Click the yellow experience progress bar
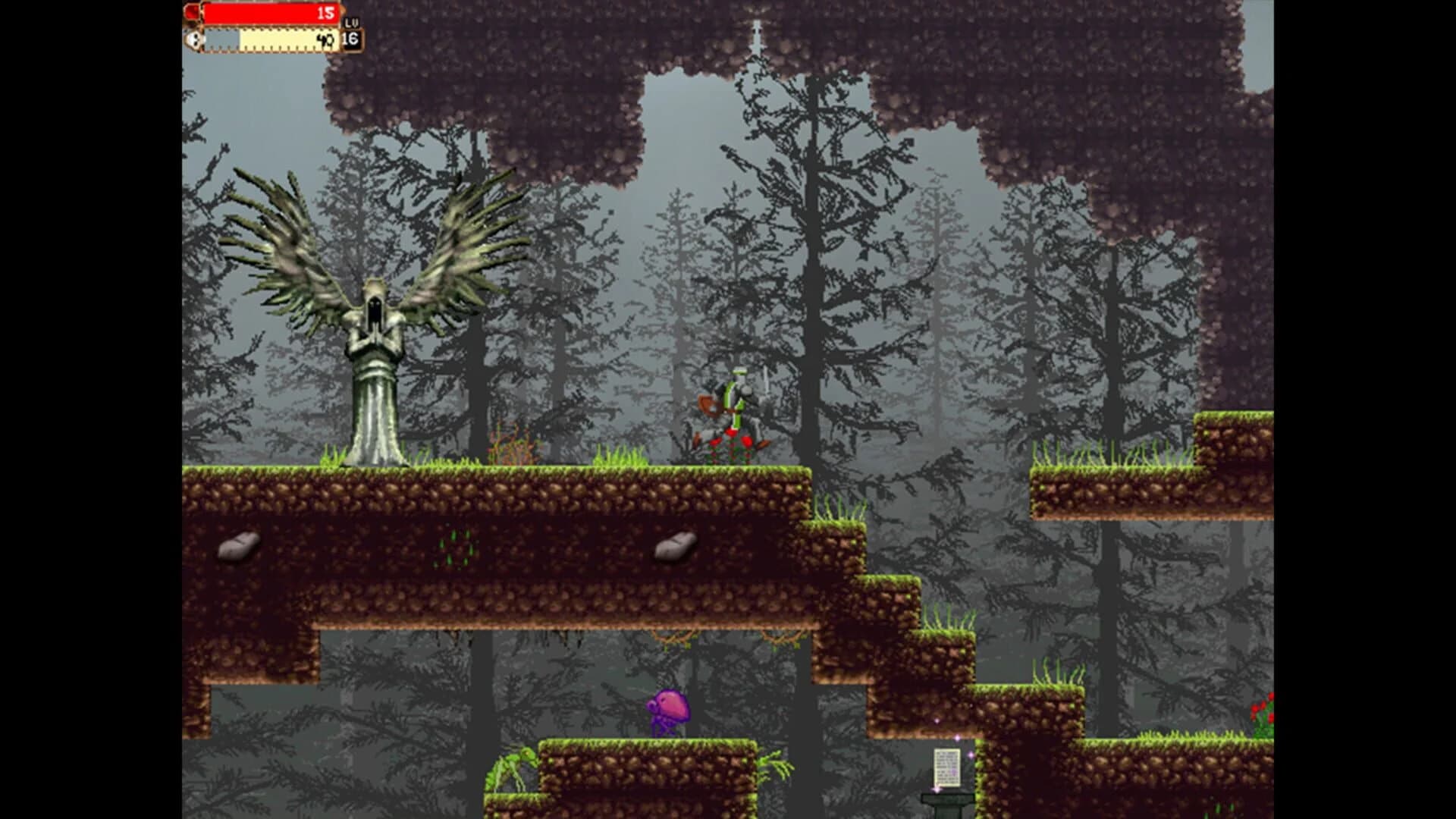Viewport: 1456px width, 819px height. pyautogui.click(x=281, y=40)
